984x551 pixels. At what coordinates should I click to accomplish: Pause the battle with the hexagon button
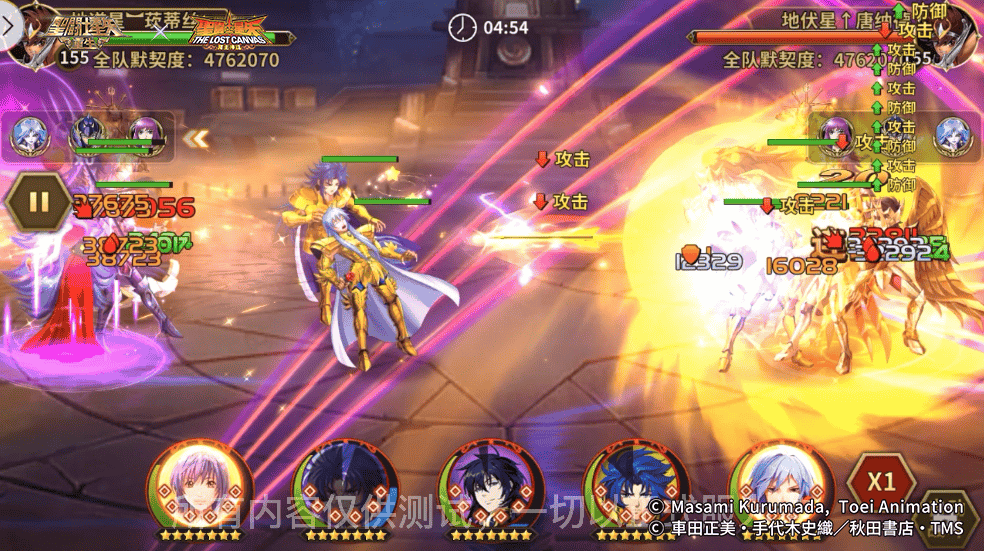click(38, 203)
